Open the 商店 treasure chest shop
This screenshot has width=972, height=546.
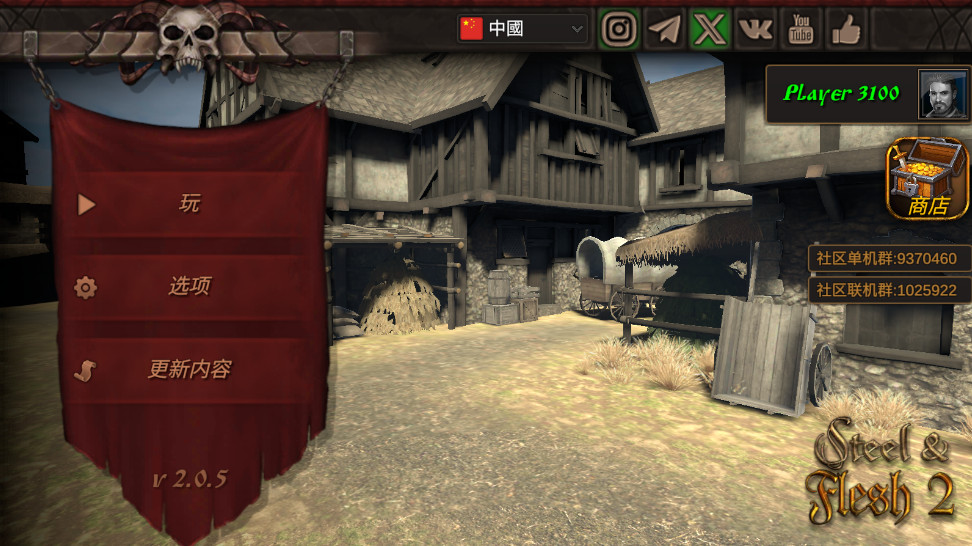tap(928, 179)
